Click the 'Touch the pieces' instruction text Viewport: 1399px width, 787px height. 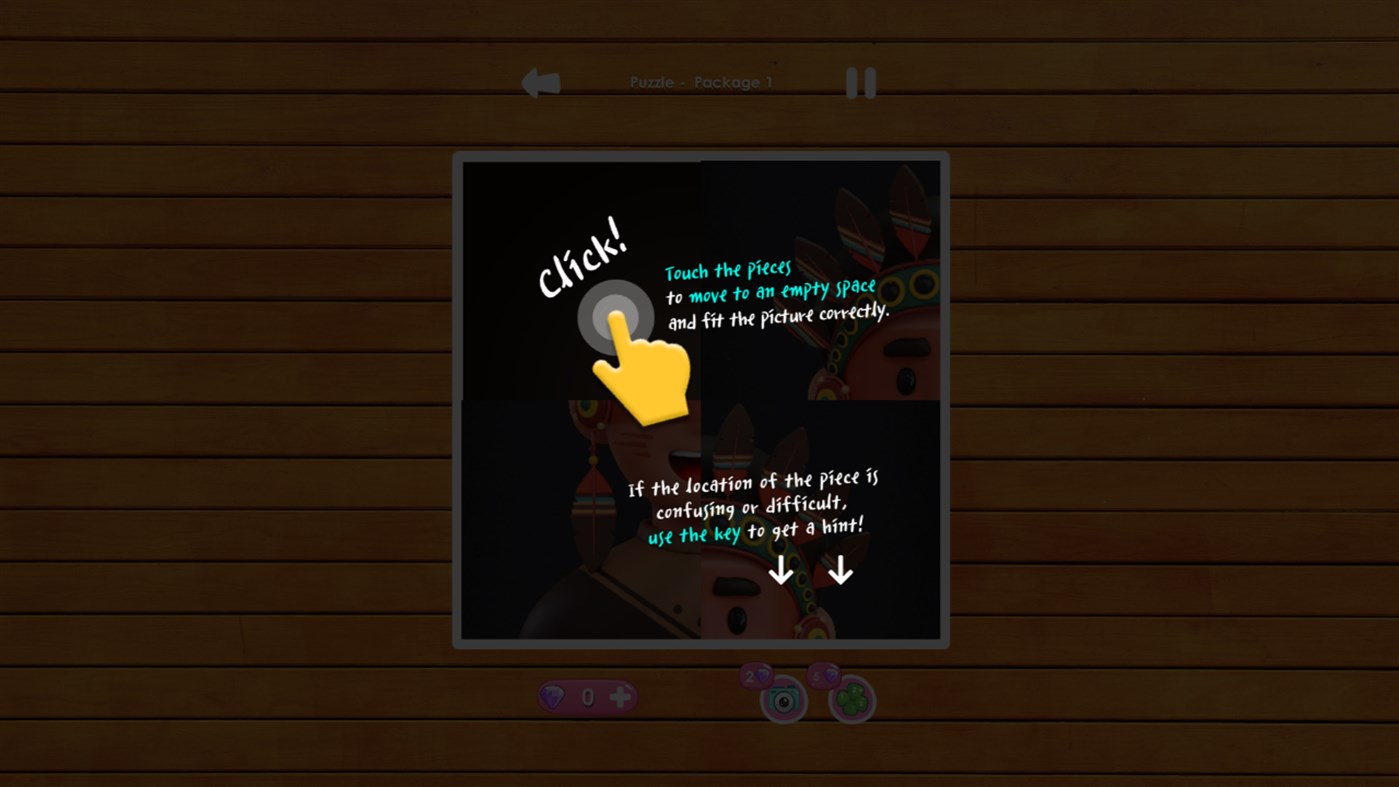tap(726, 269)
